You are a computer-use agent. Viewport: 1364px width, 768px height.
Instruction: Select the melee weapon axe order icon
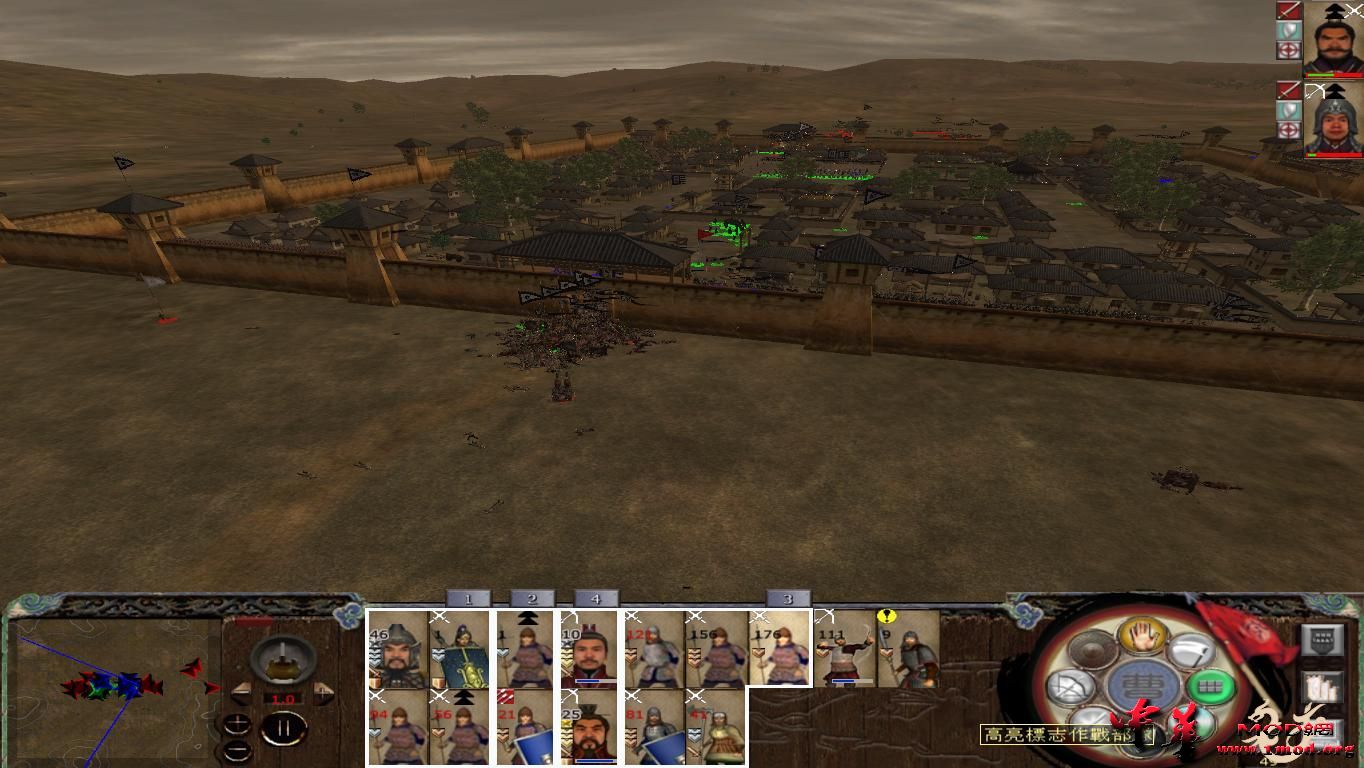click(x=1190, y=652)
